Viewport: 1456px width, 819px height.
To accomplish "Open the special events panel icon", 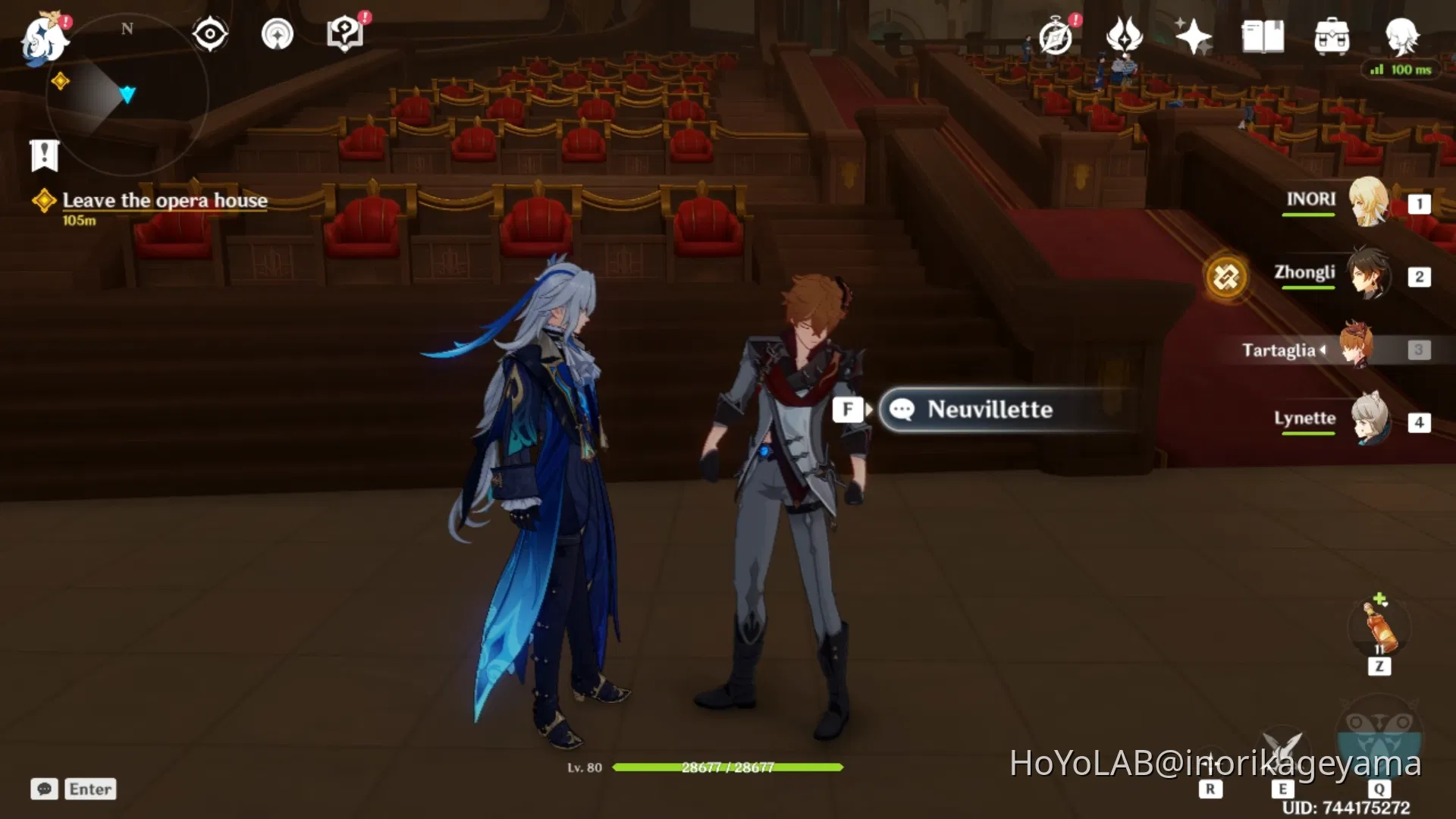I will click(1124, 34).
